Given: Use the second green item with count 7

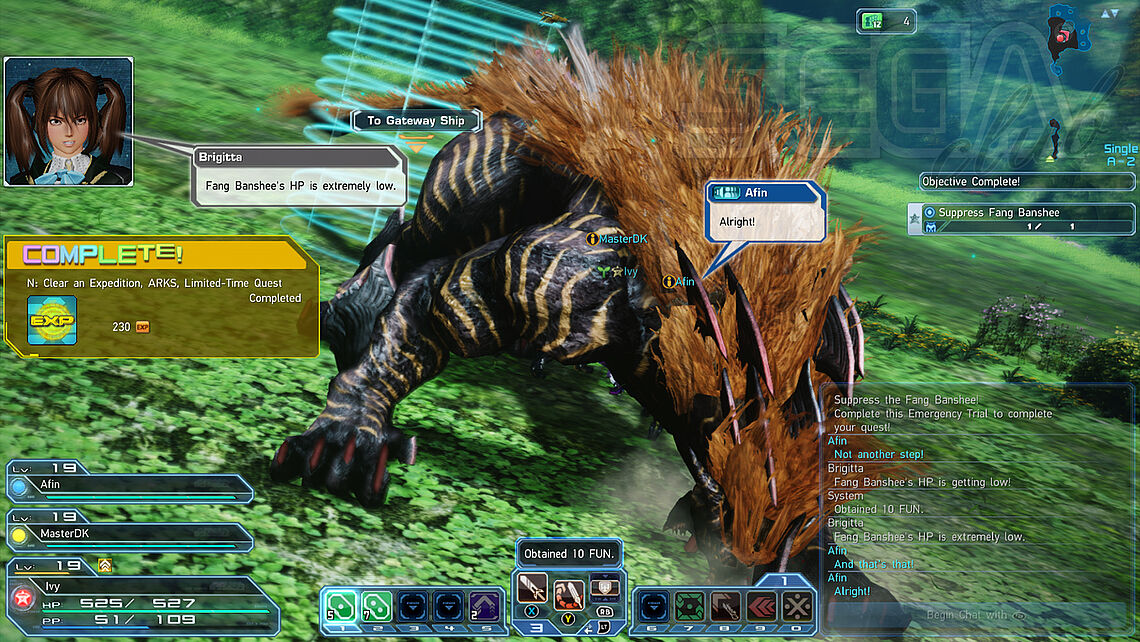Looking at the screenshot, I should point(377,606).
